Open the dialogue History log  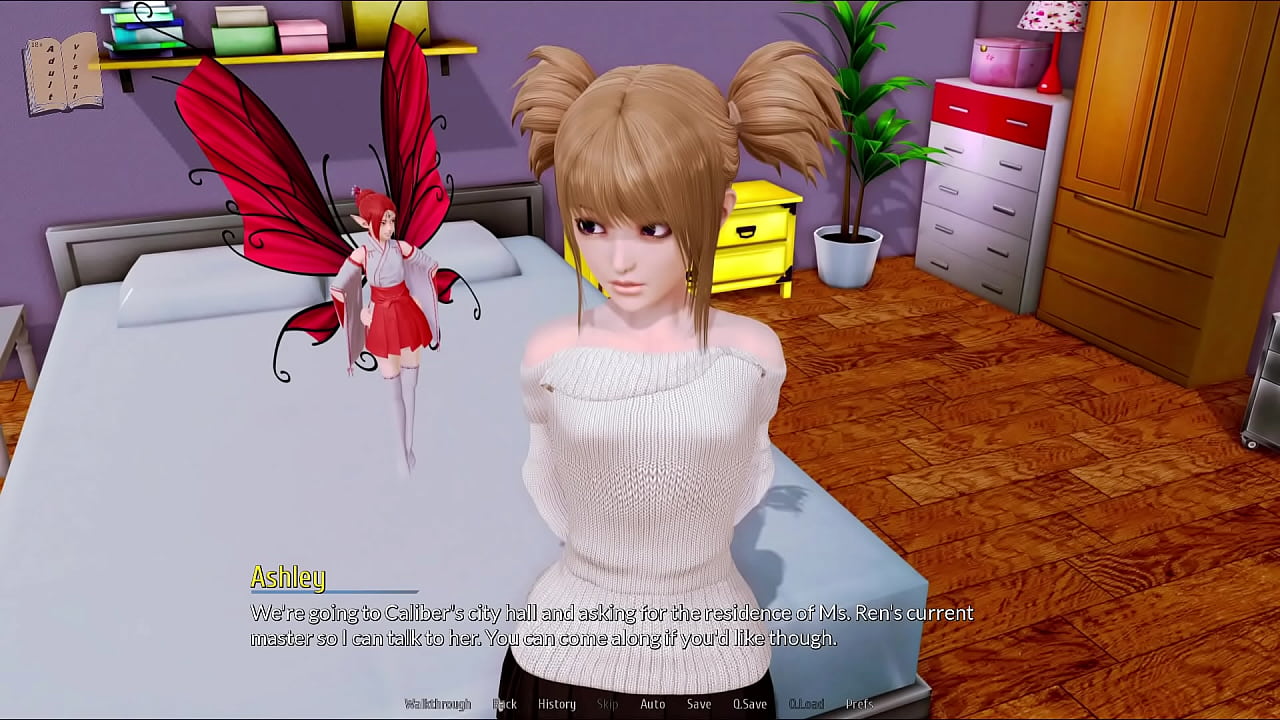point(557,704)
